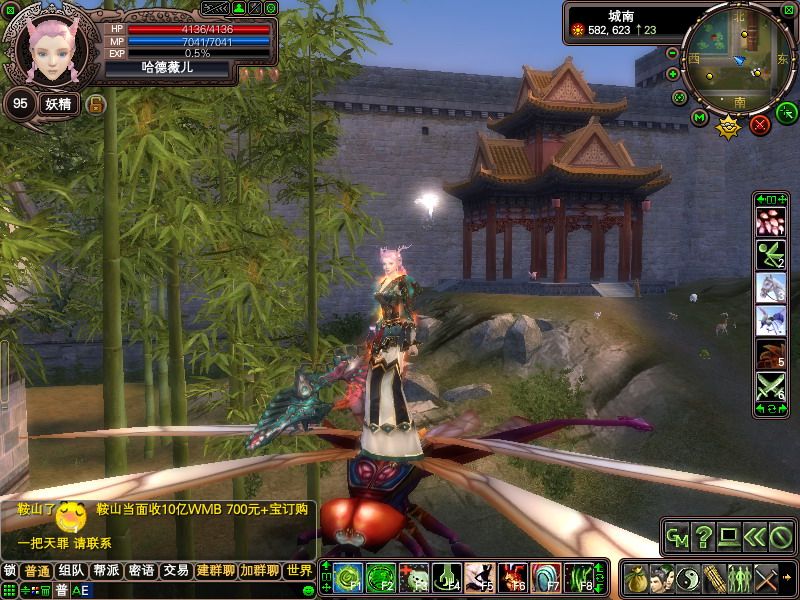Open the 密语 whisper chat channel
Image resolution: width=800 pixels, height=600 pixels.
point(141,571)
